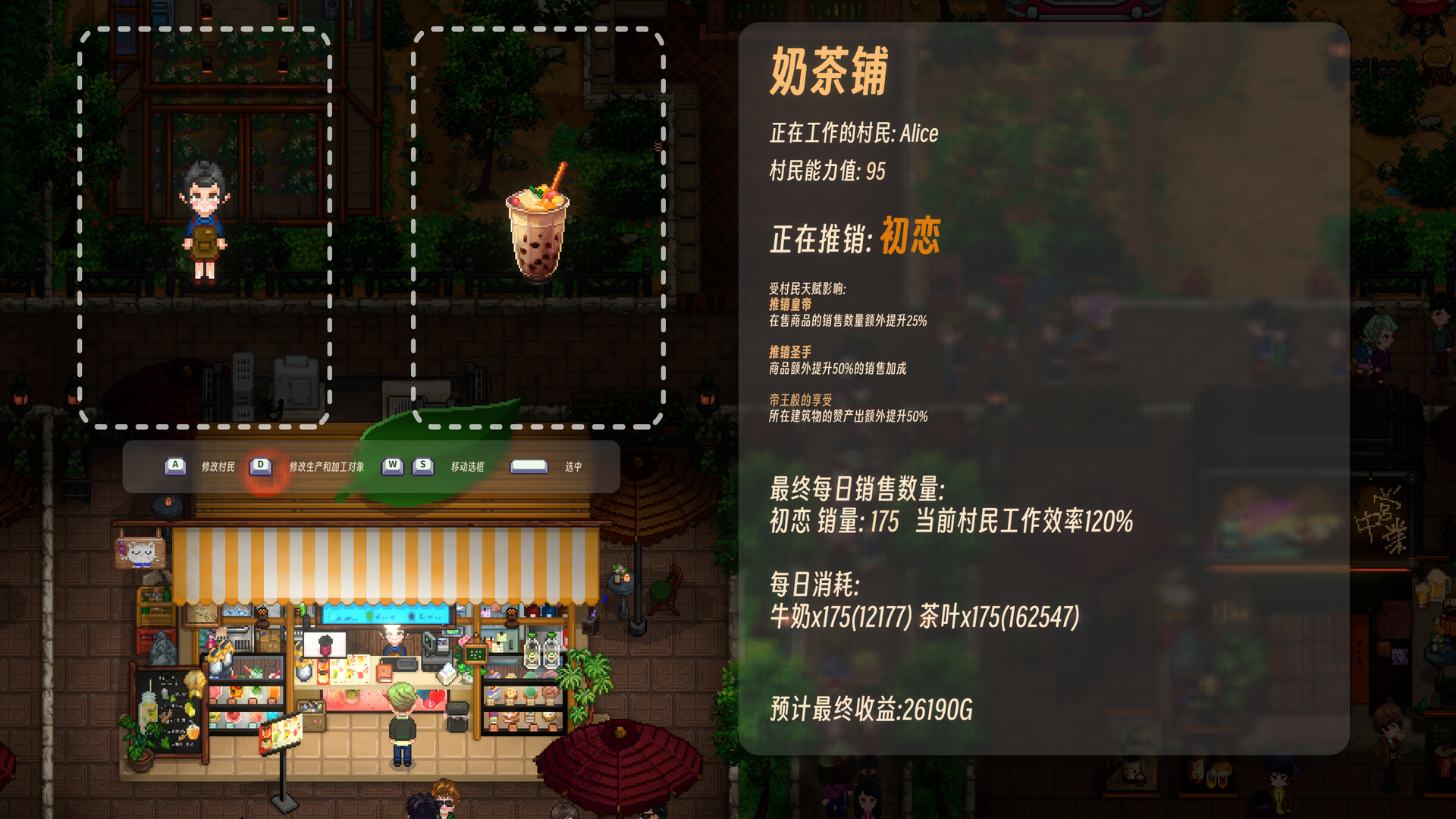Click the 工作效率120% efficiency indicator

(1024, 521)
